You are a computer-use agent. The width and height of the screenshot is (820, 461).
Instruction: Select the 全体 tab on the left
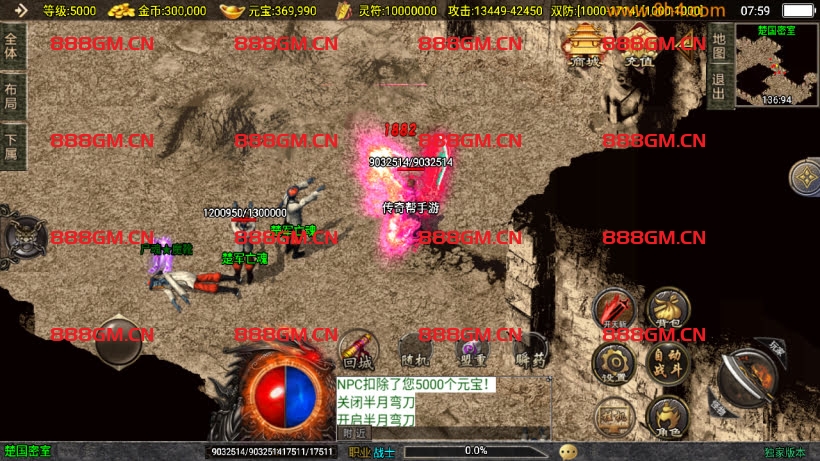12,47
